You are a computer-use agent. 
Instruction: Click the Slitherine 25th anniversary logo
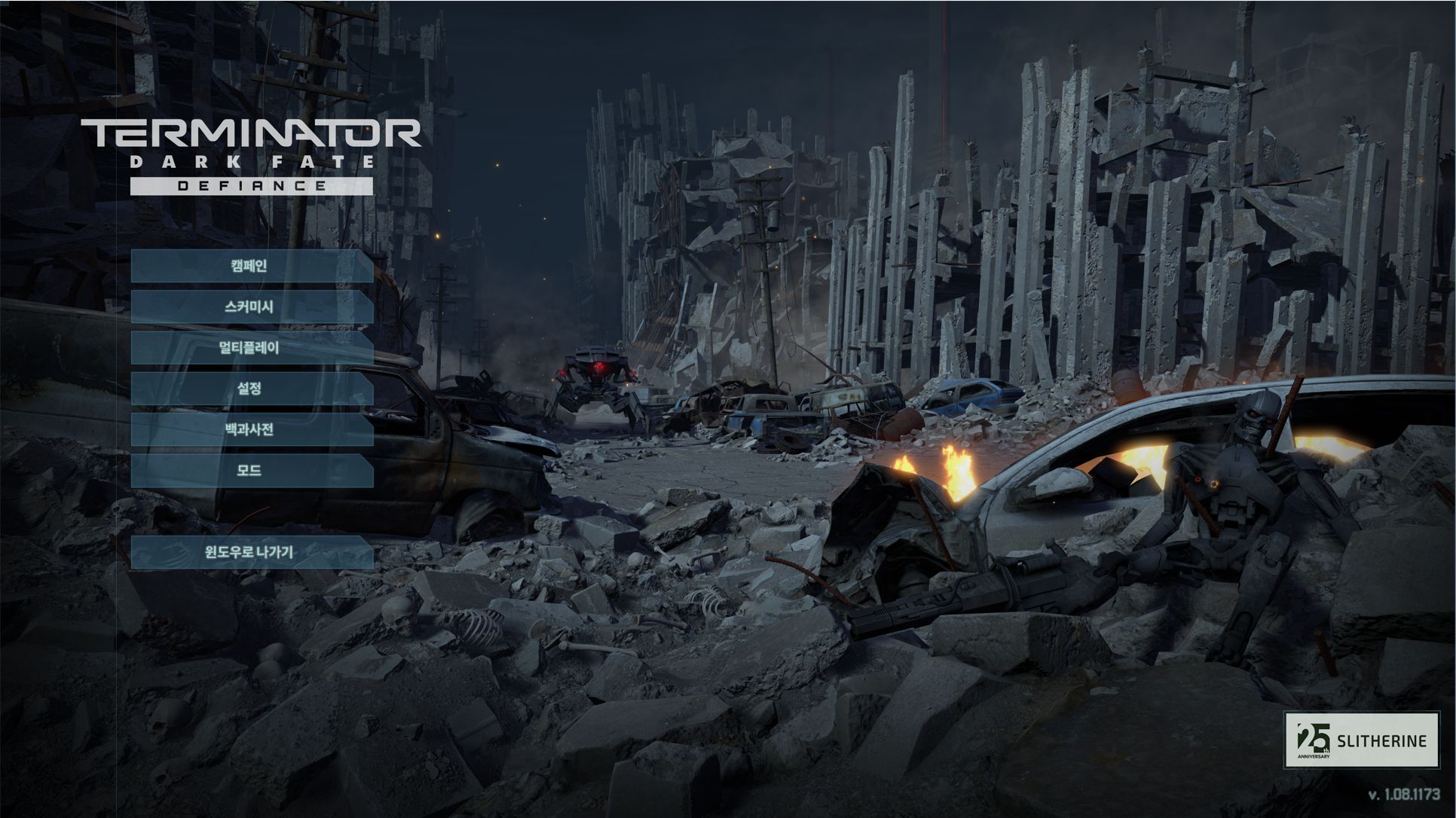pos(1361,740)
